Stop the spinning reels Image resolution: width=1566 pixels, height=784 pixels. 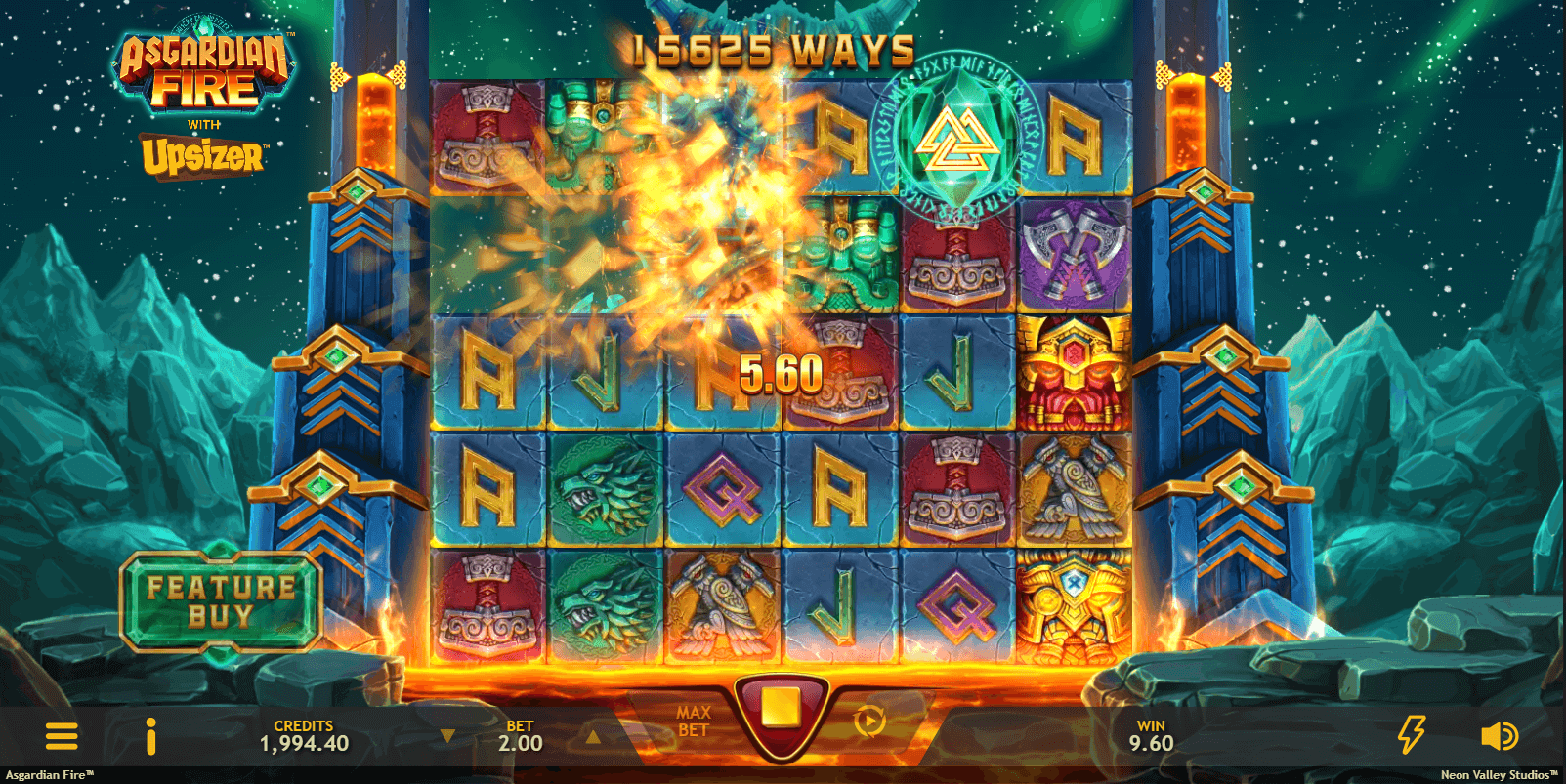coord(782,711)
